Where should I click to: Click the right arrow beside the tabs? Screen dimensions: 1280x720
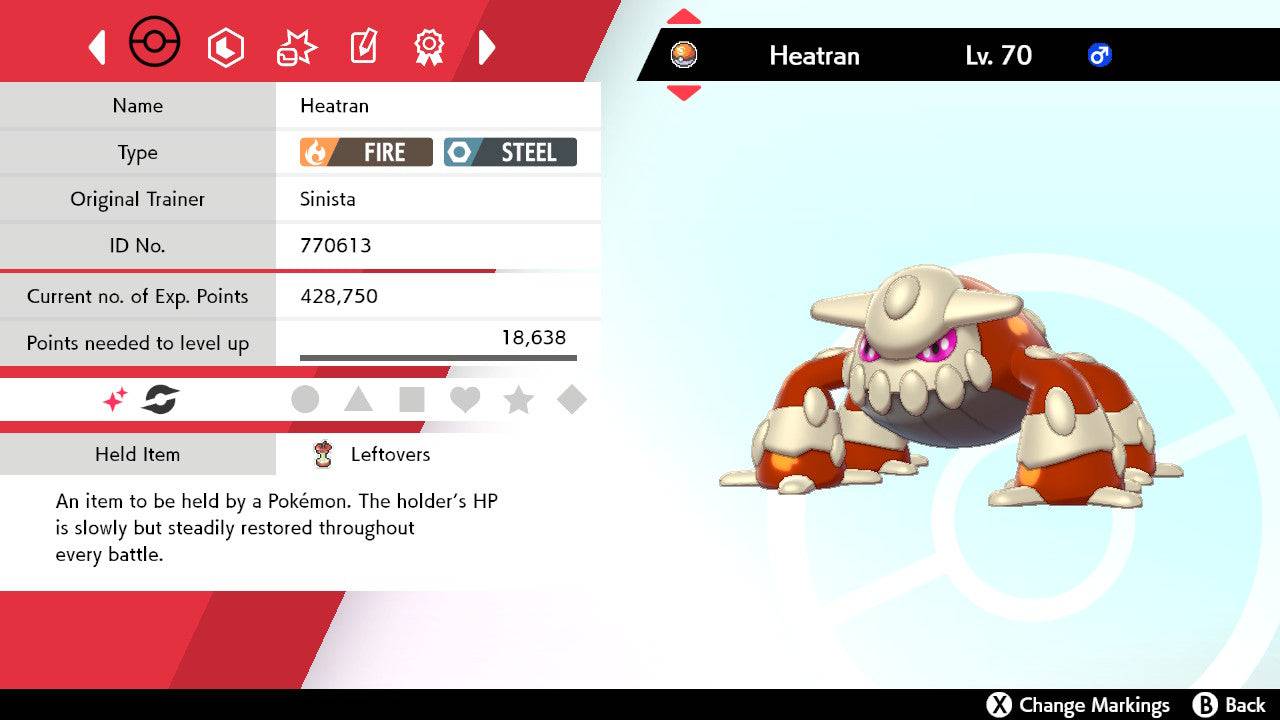pyautogui.click(x=487, y=47)
